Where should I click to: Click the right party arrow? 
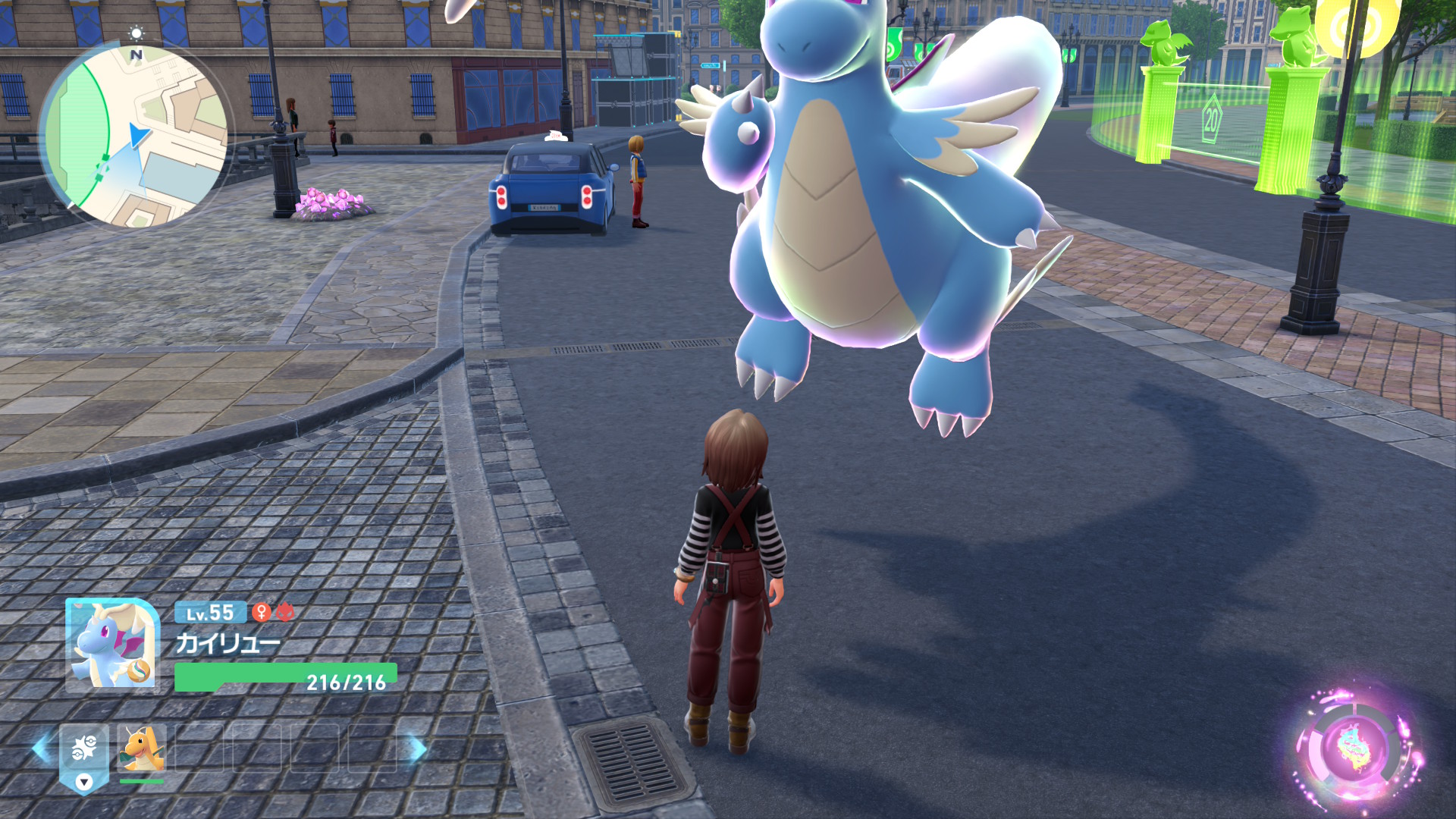(x=416, y=748)
